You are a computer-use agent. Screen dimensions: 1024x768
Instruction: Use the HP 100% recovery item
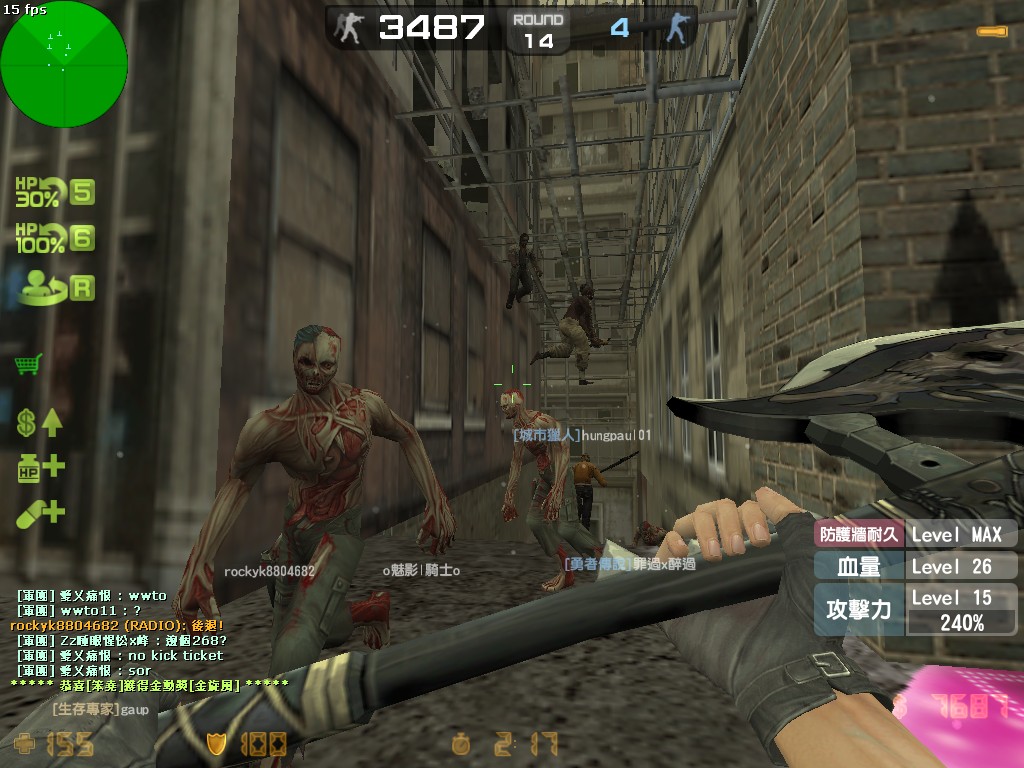tap(54, 238)
